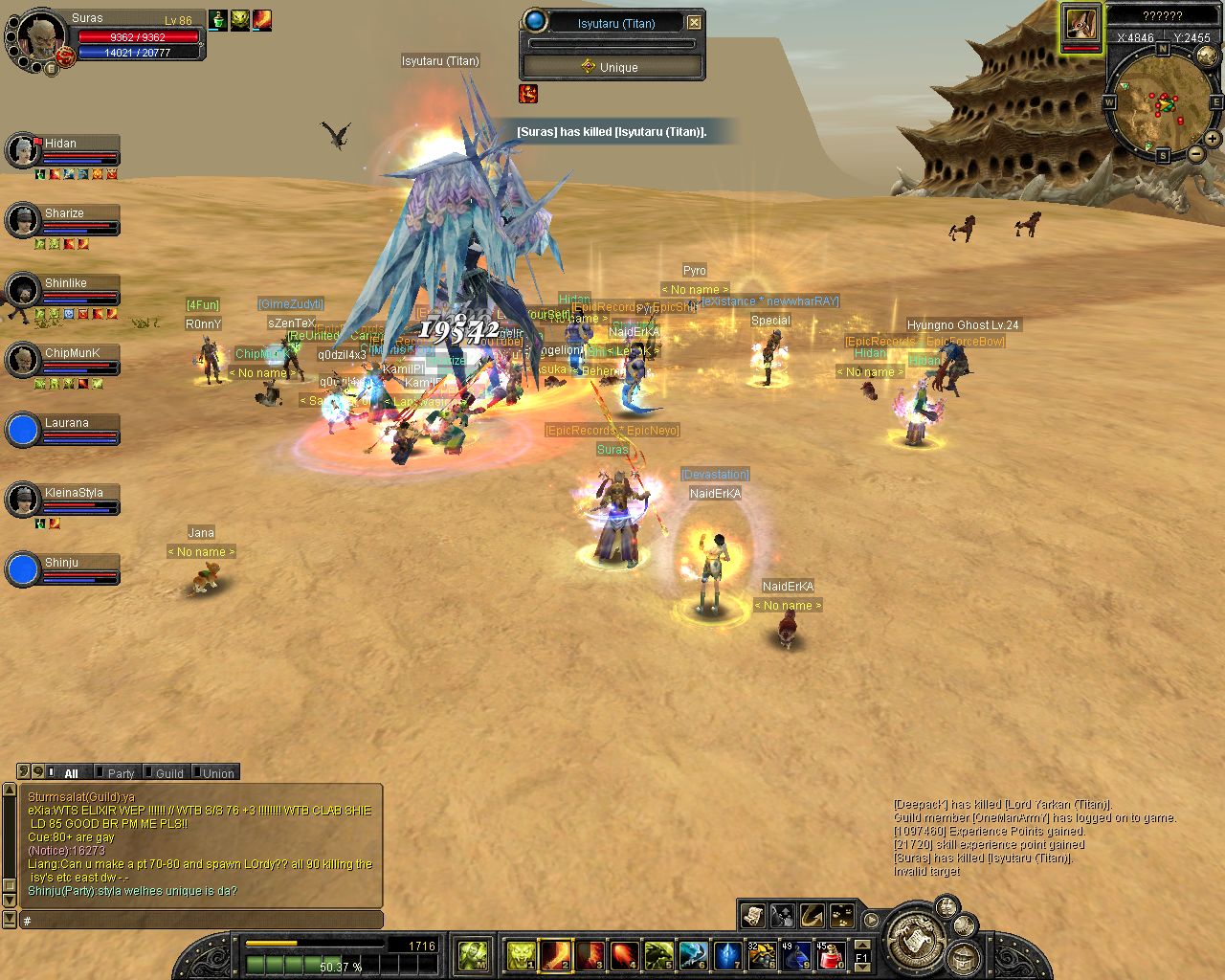Screen dimensions: 1225x980
Task: Select the All chat tab
Action: [x=71, y=773]
